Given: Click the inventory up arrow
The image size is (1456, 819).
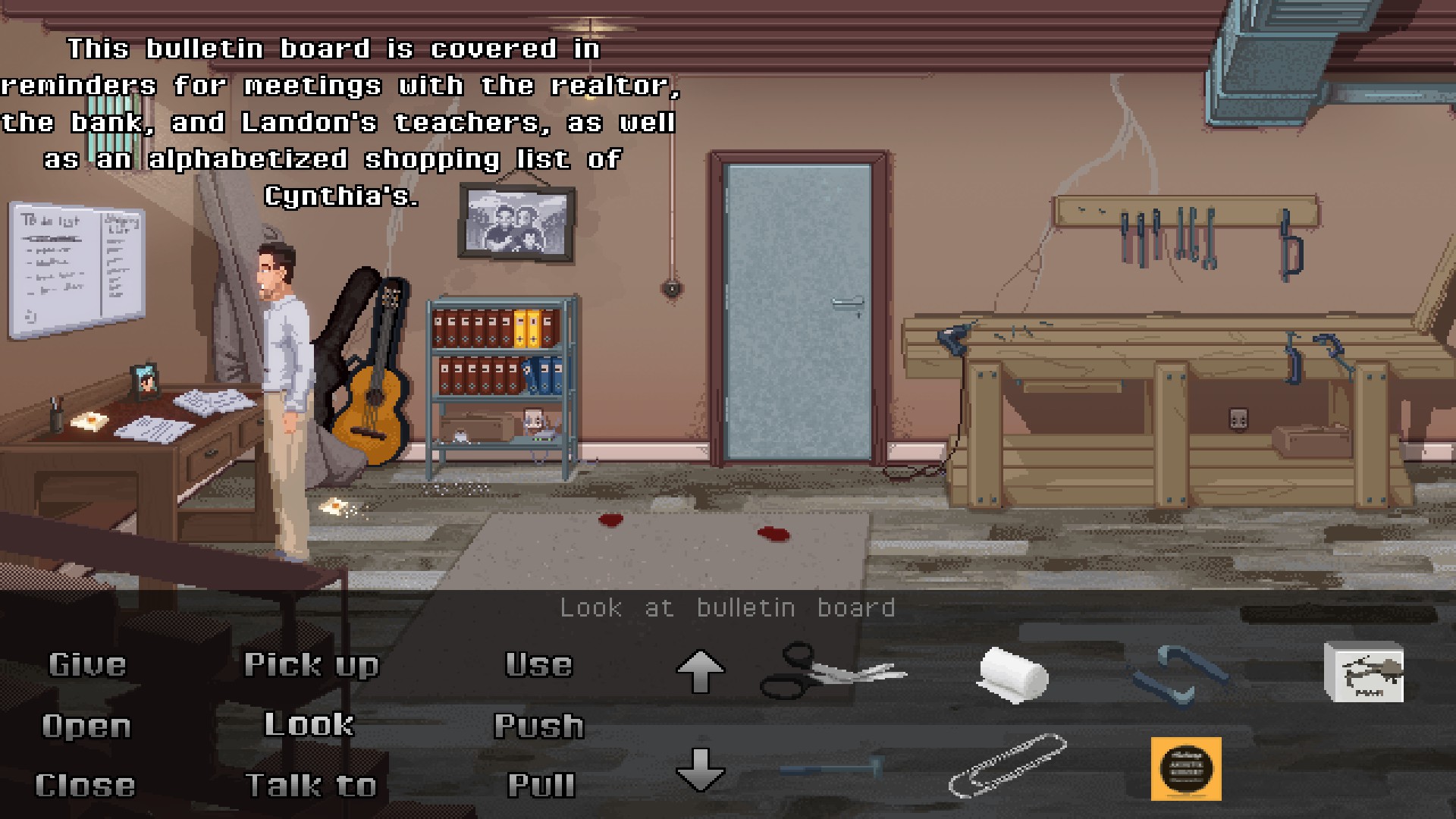Looking at the screenshot, I should click(700, 671).
